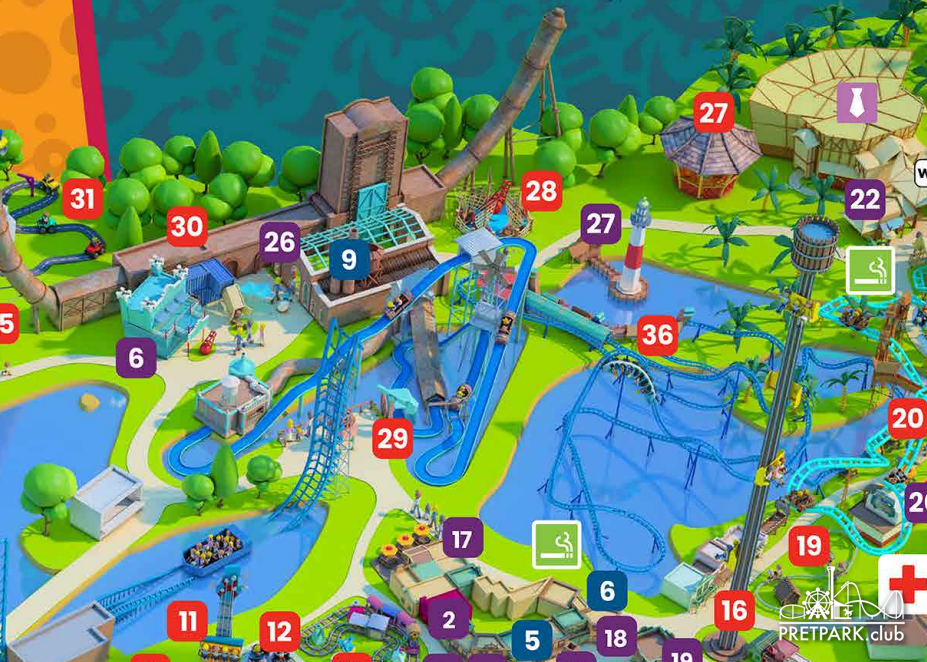Click the purple 27 marker by the lighthouse
This screenshot has height=662, width=927.
[x=601, y=225]
